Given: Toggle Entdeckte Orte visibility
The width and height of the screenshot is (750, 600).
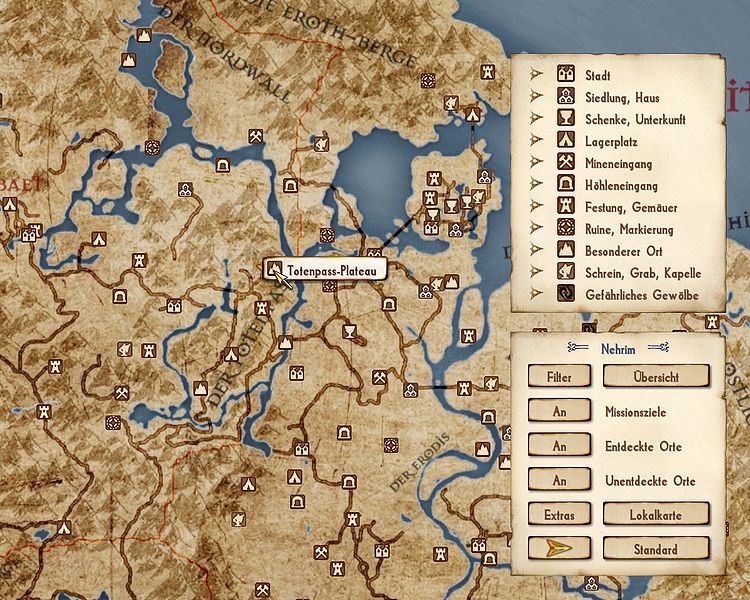Looking at the screenshot, I should pos(560,446).
